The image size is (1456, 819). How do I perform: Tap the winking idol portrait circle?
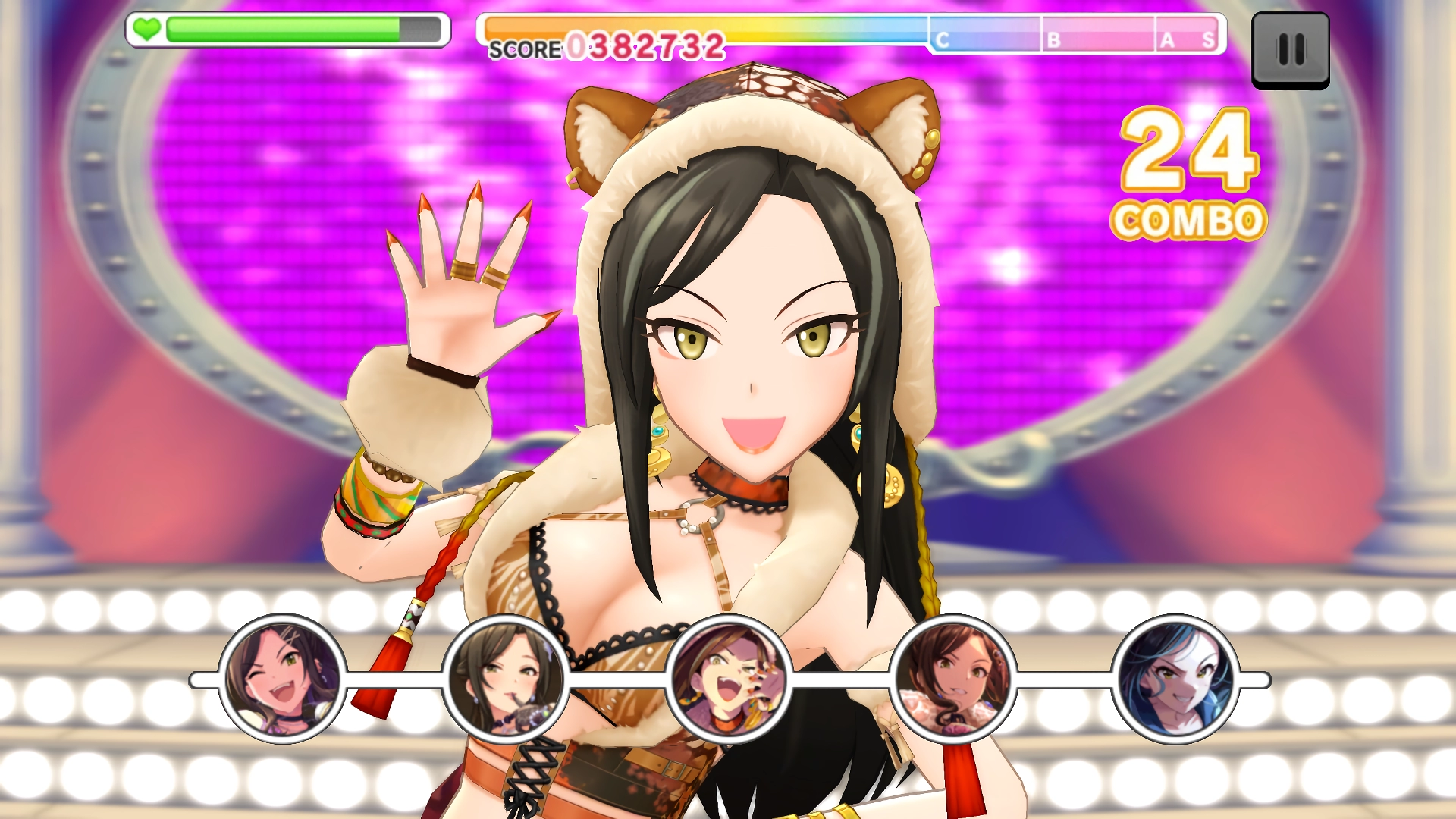pos(283,679)
